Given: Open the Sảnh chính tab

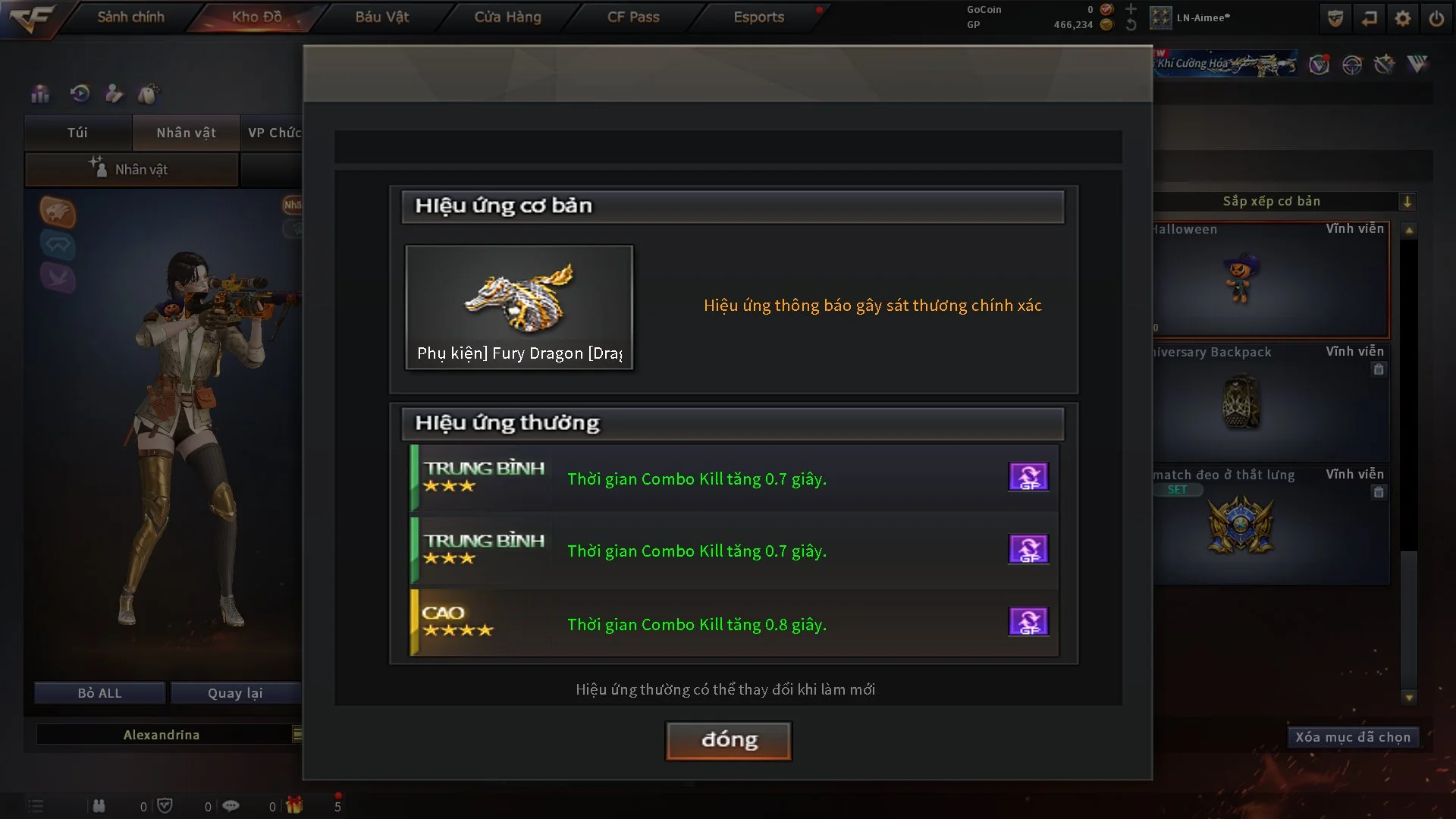Looking at the screenshot, I should [x=130, y=17].
